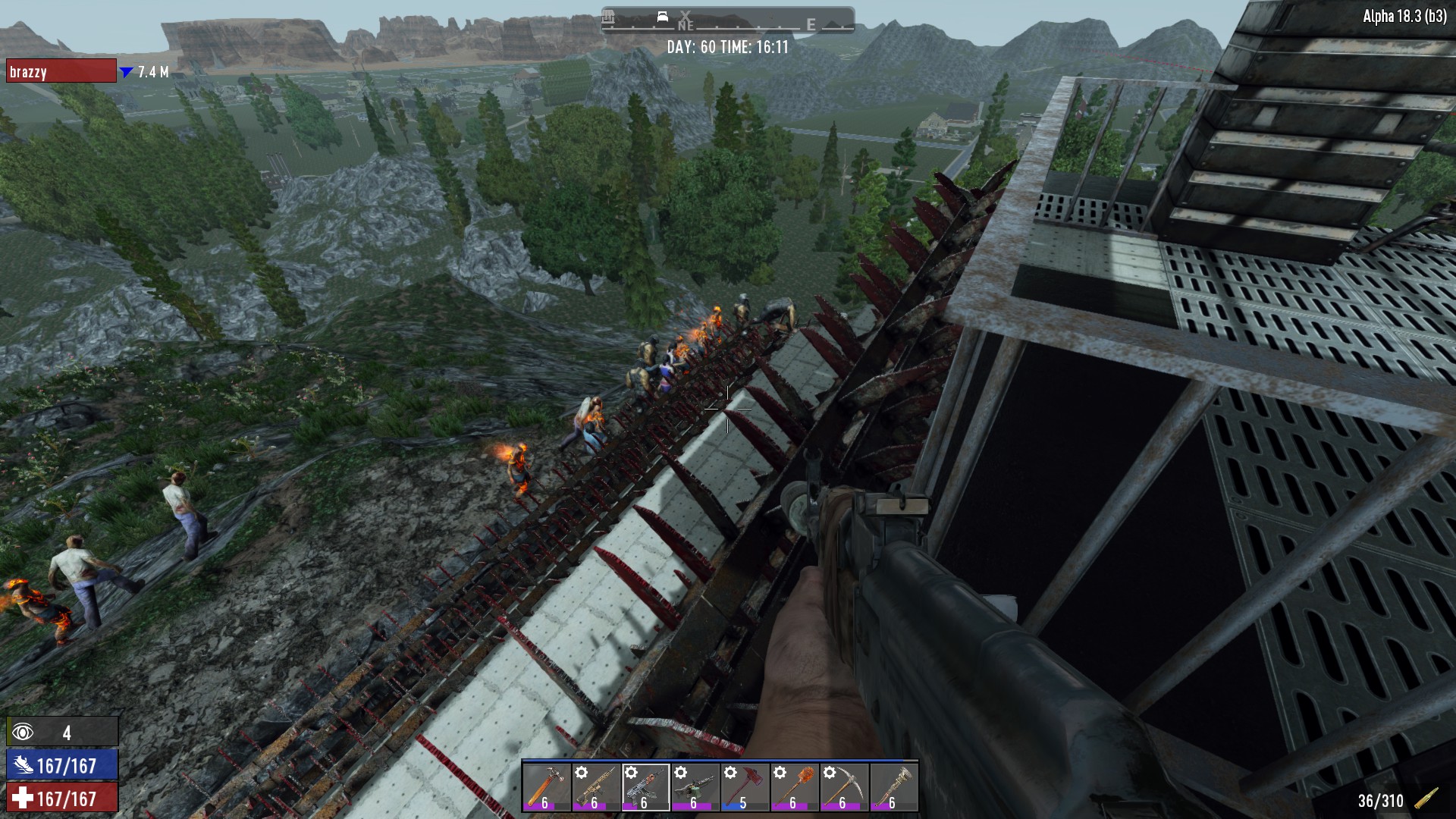Equip the pickaxe from the hotbar
The image size is (1456, 819).
tap(843, 787)
